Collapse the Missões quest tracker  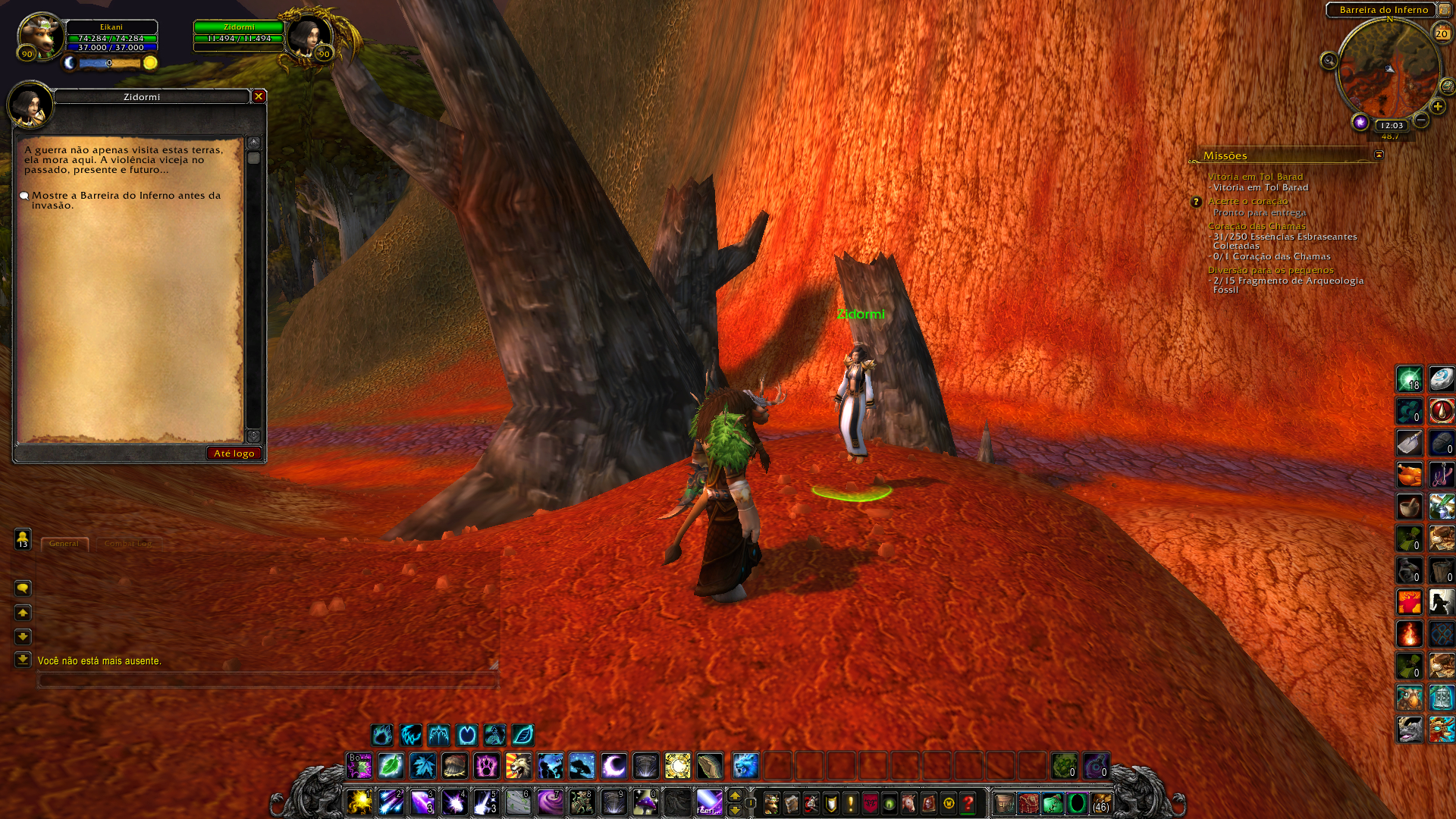(1379, 155)
